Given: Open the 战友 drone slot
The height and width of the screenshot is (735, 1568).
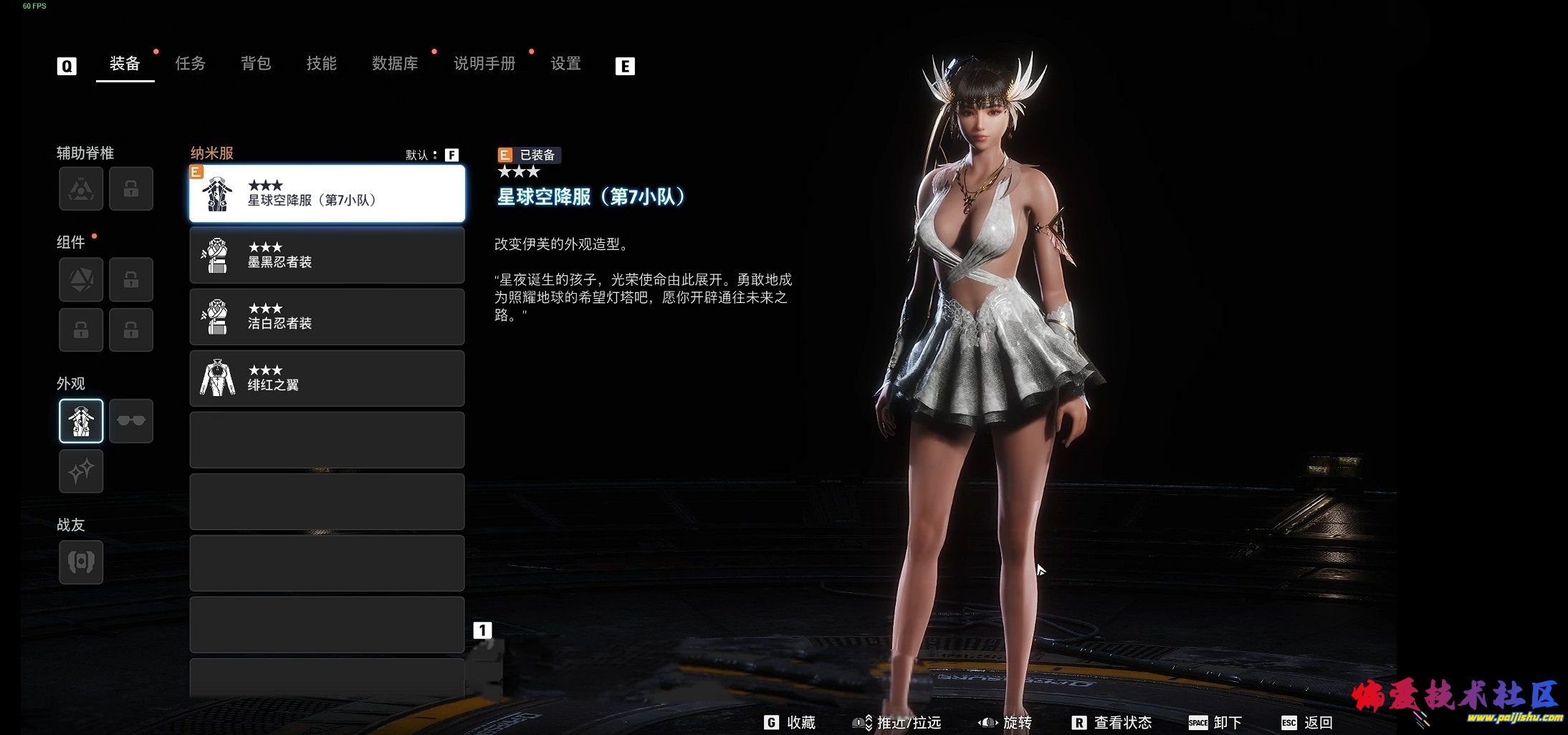Looking at the screenshot, I should pos(81,562).
